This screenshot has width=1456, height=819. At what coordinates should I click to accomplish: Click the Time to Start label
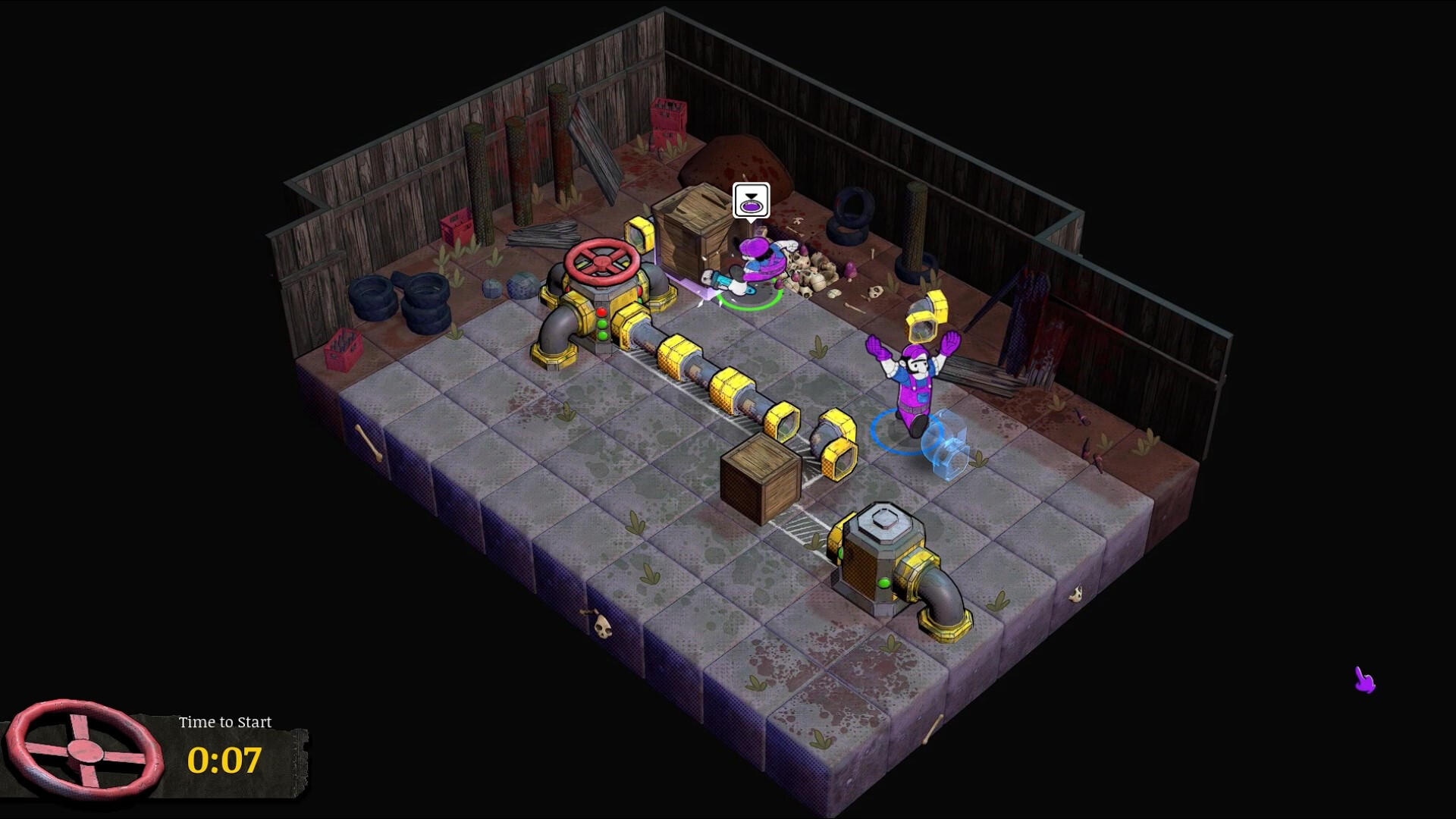(x=224, y=722)
